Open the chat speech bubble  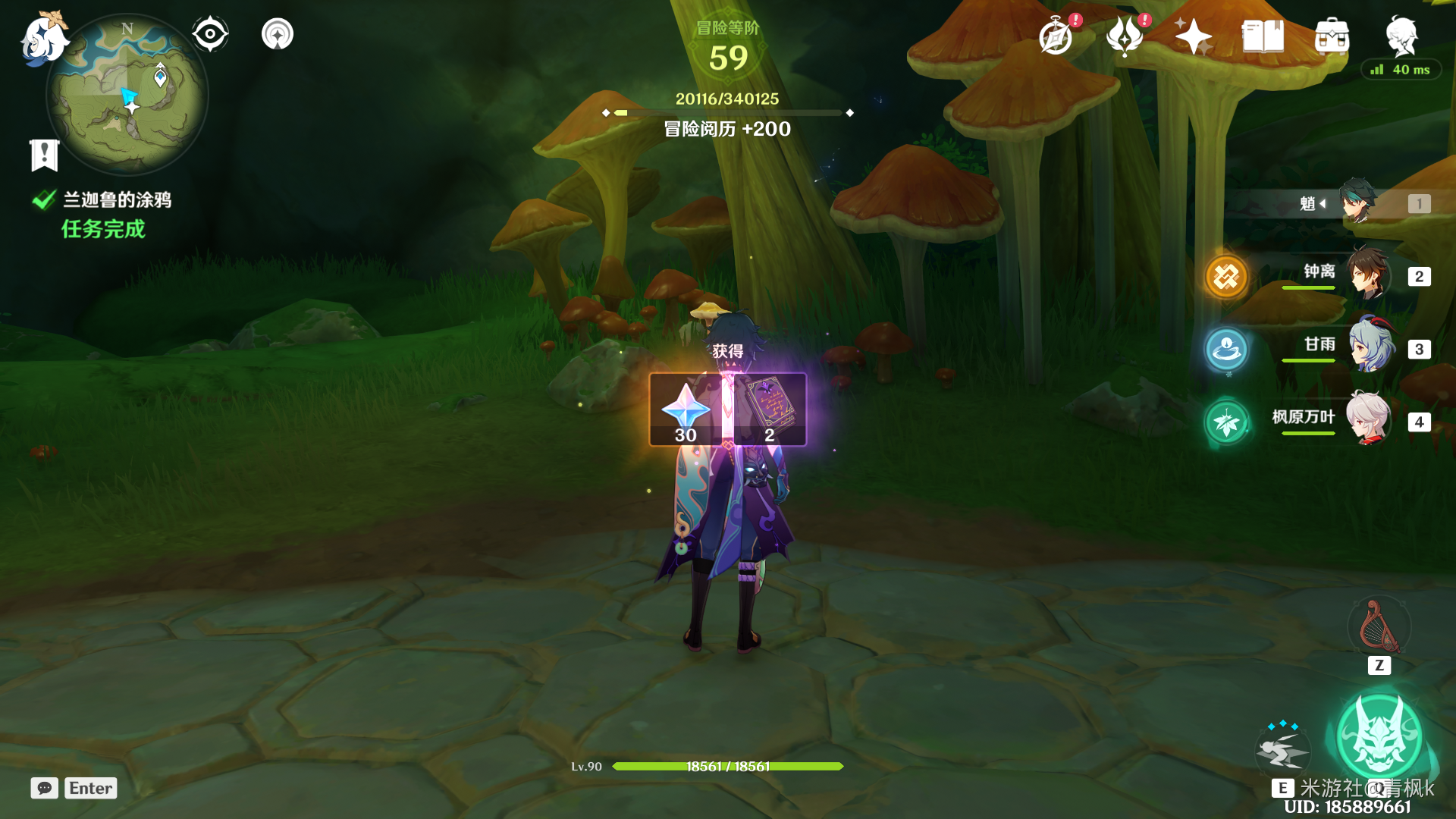click(x=45, y=788)
